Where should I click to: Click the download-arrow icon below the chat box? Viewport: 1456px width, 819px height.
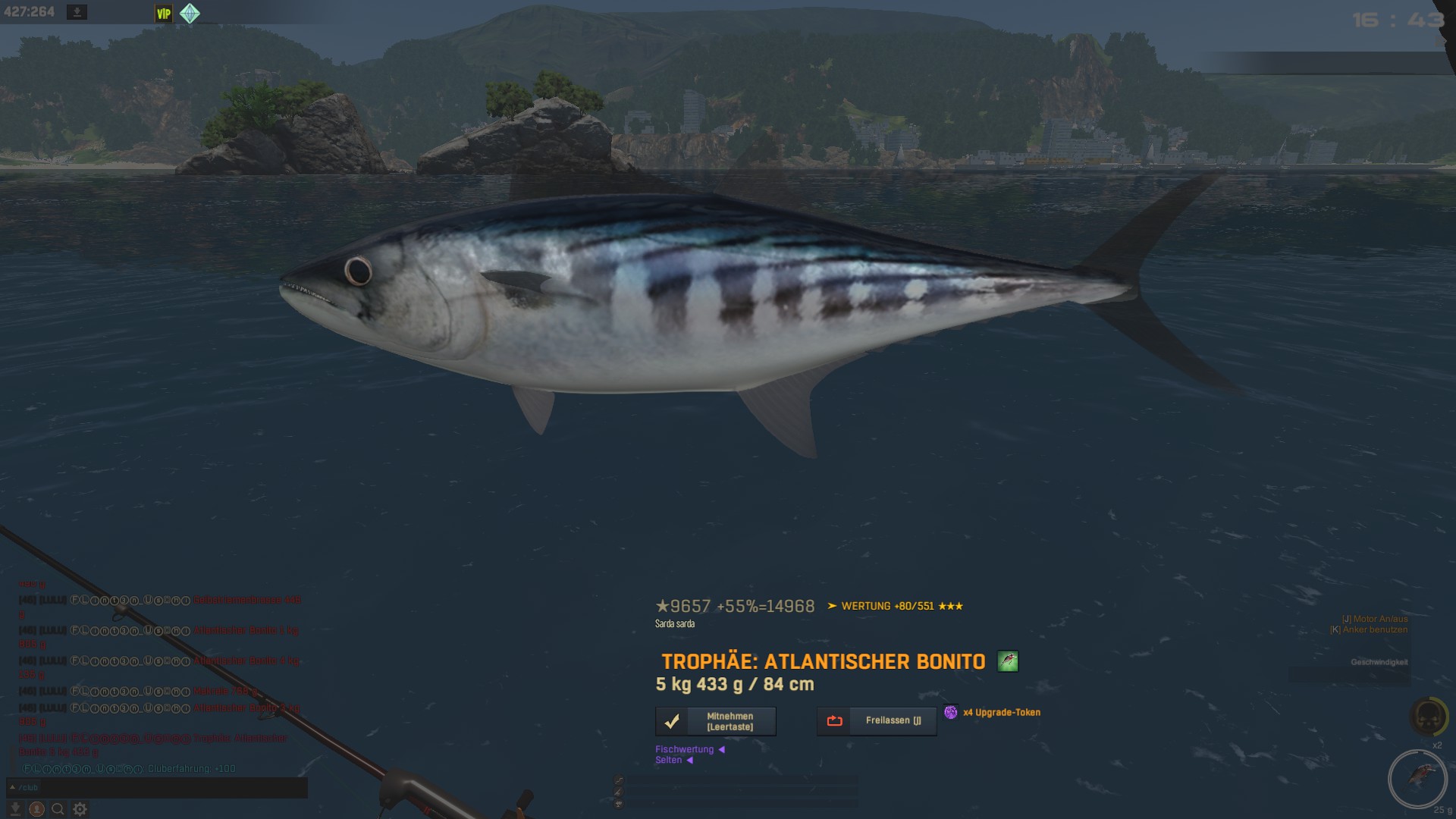(x=14, y=809)
